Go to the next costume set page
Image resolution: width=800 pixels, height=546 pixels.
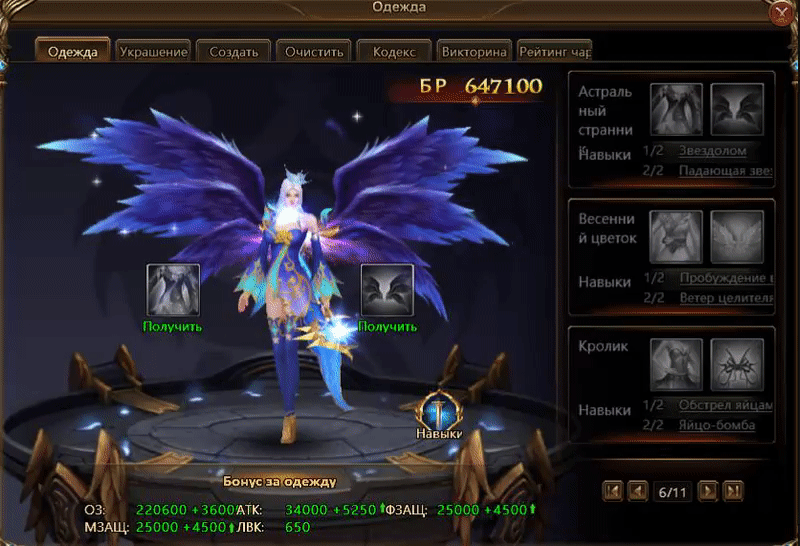click(x=708, y=490)
